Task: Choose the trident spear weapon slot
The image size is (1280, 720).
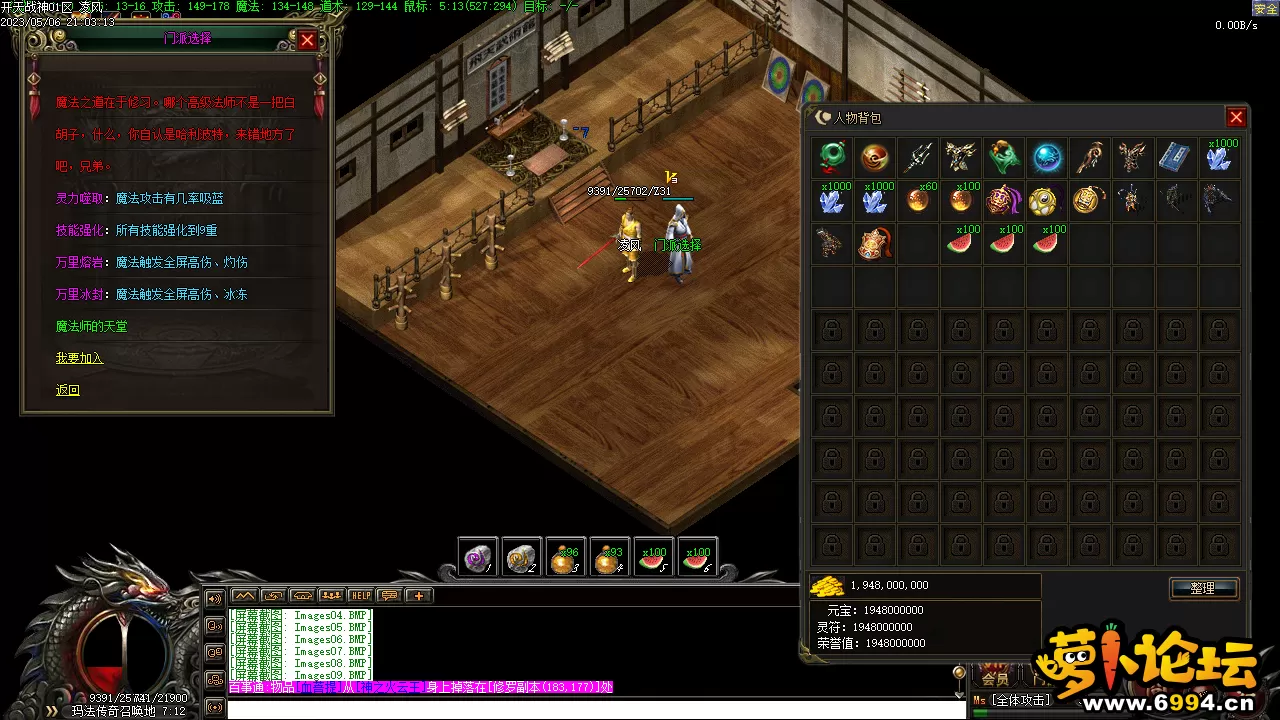Action: tap(918, 157)
